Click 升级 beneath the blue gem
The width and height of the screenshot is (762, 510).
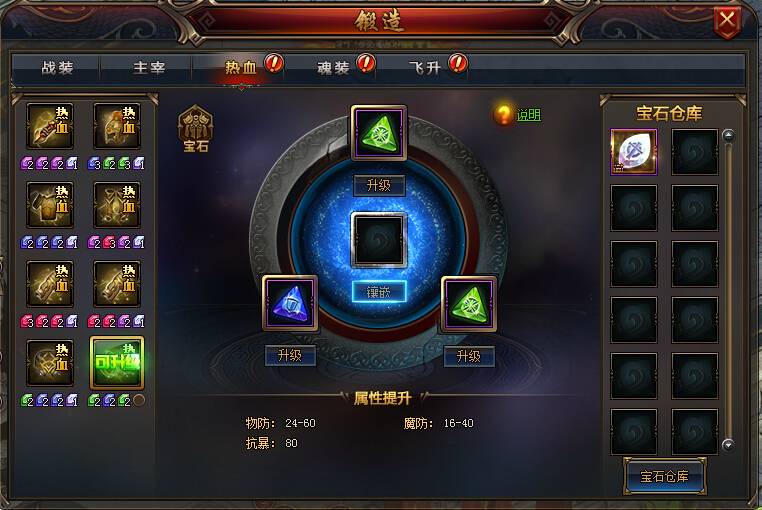coord(290,356)
